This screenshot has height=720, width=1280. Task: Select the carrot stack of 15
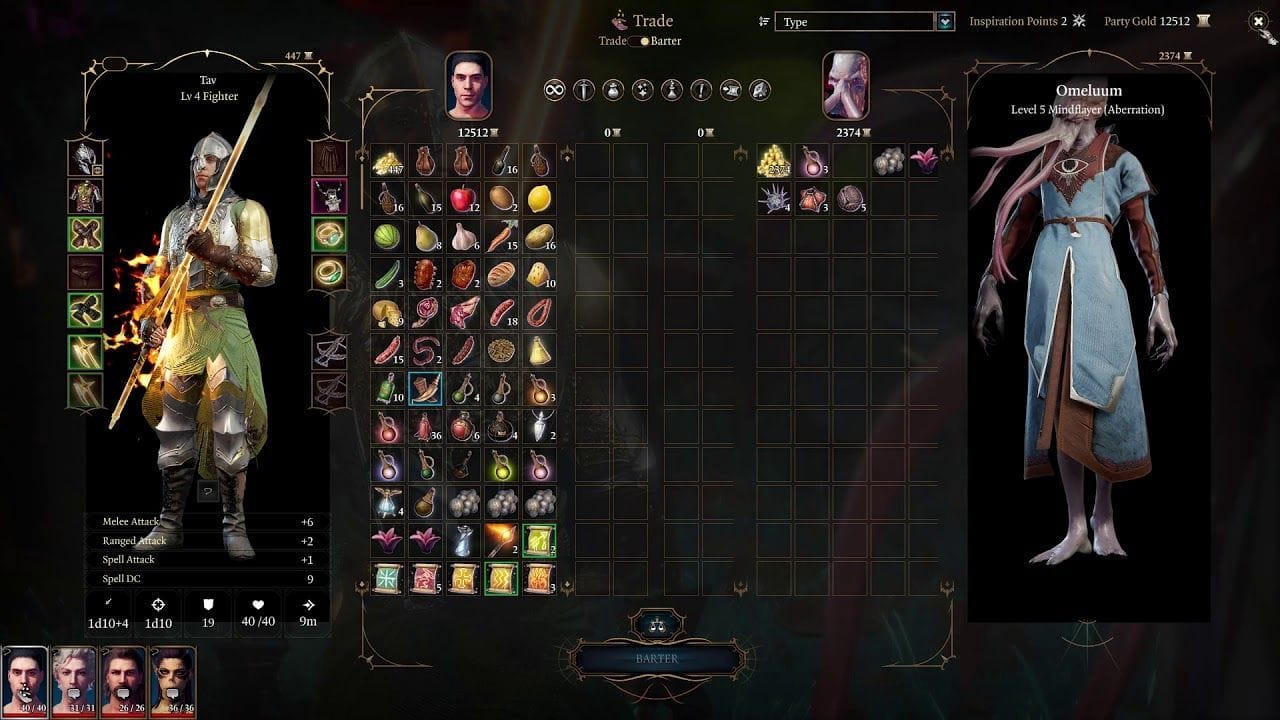pos(501,236)
